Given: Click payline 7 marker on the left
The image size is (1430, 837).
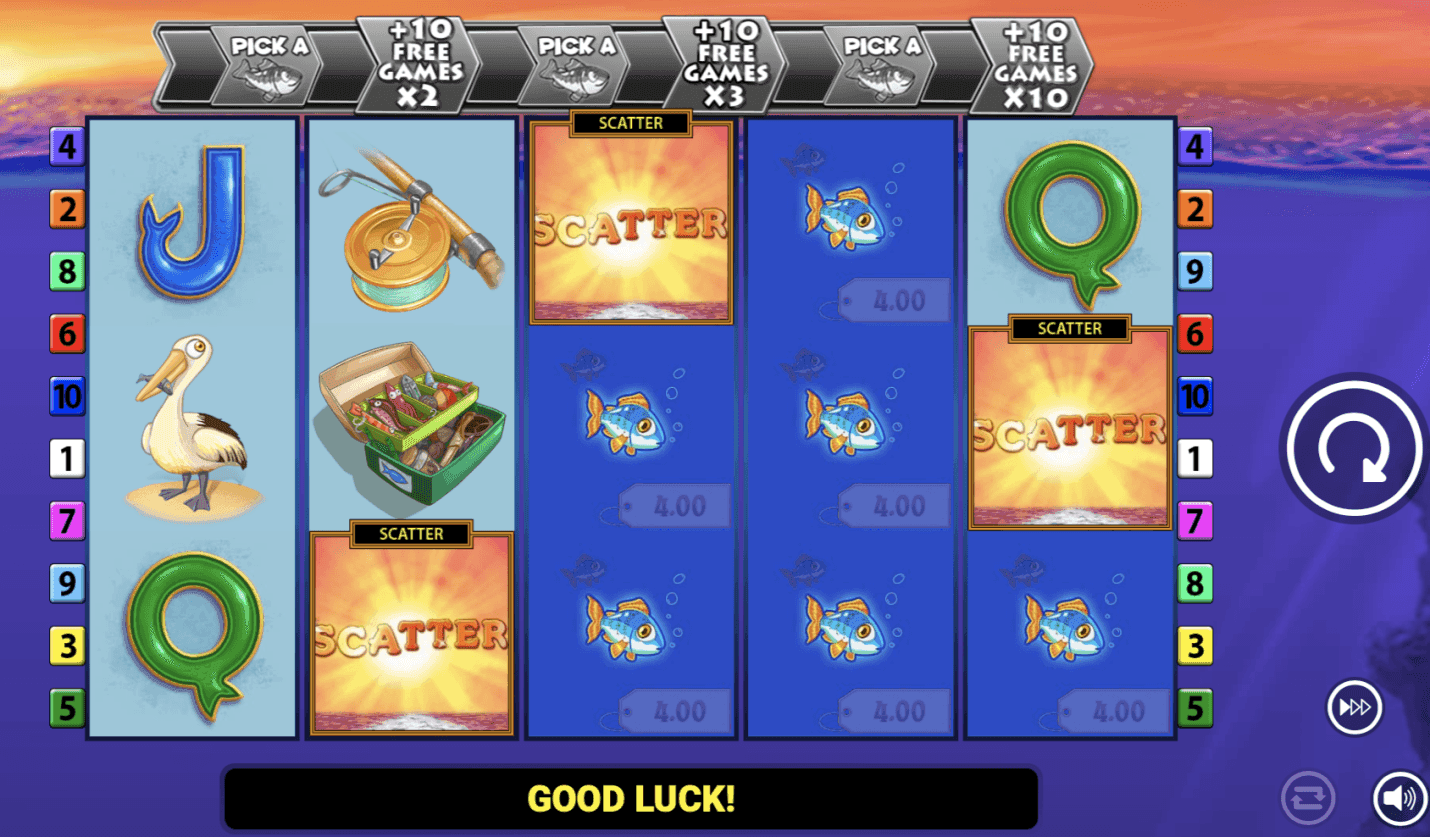Looking at the screenshot, I should tap(67, 521).
